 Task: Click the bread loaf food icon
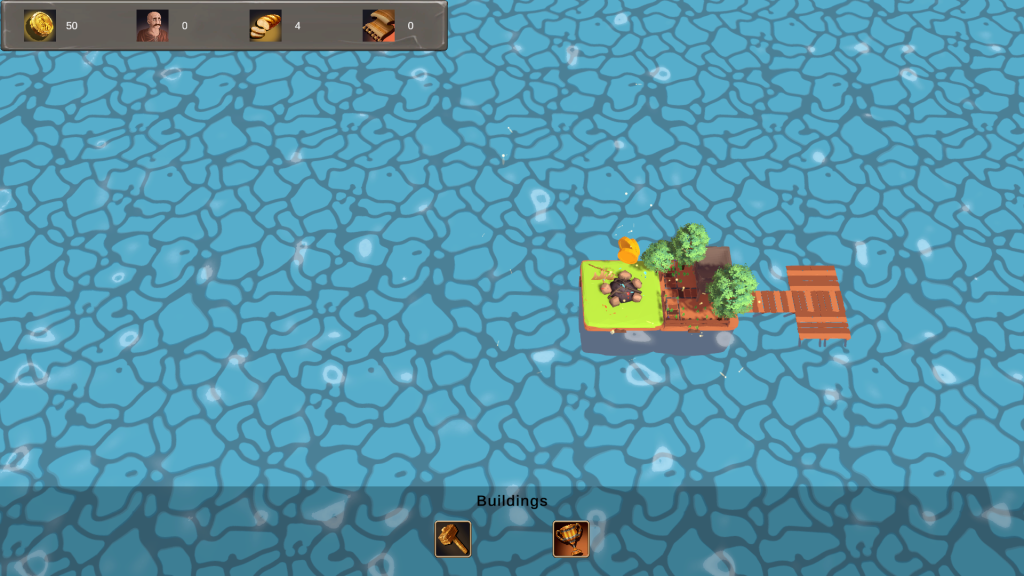click(265, 26)
